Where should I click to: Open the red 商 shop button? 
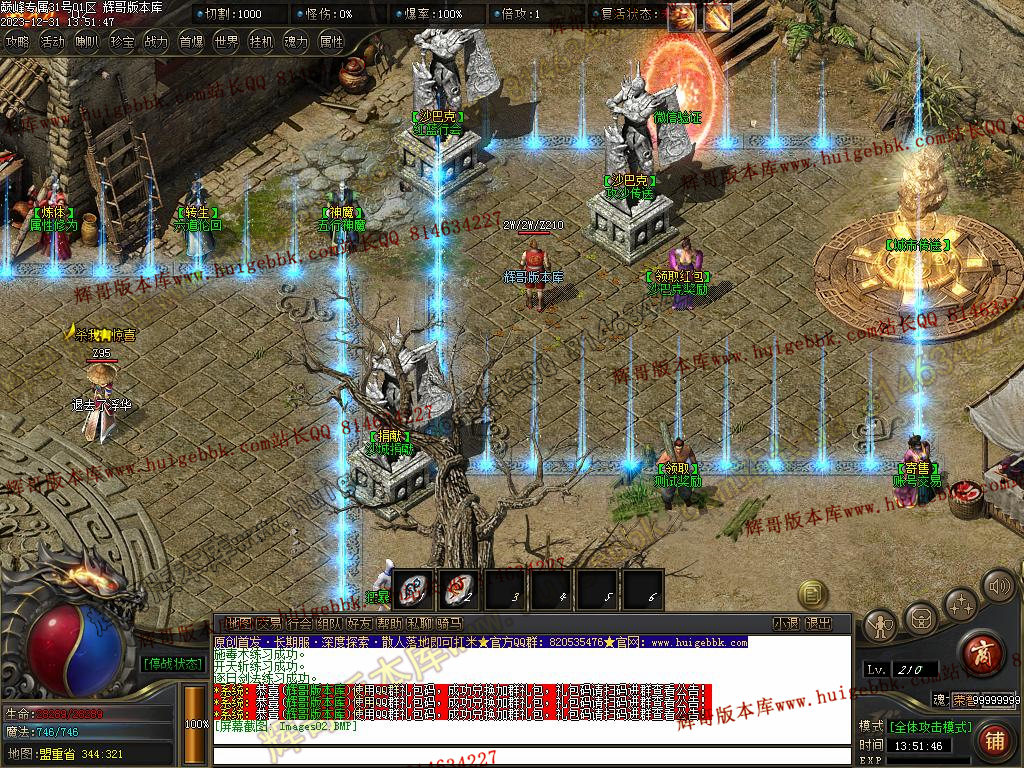[x=980, y=653]
